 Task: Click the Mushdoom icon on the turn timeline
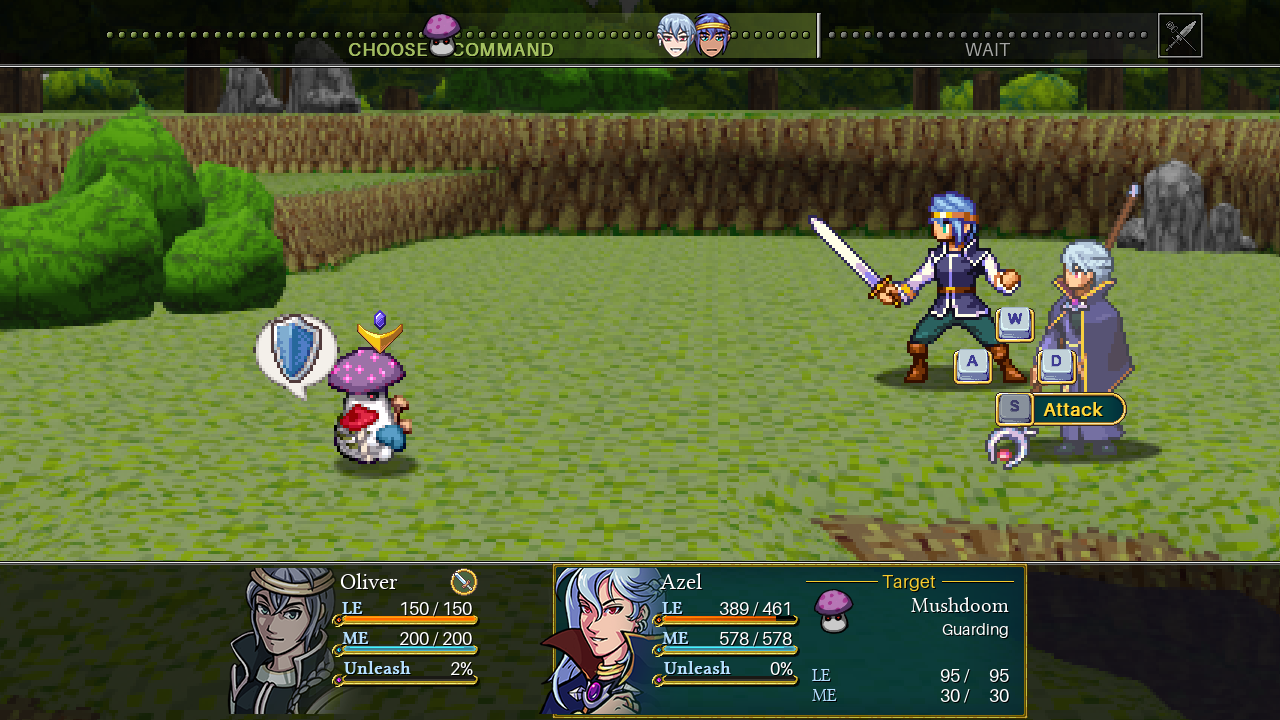[x=441, y=35]
